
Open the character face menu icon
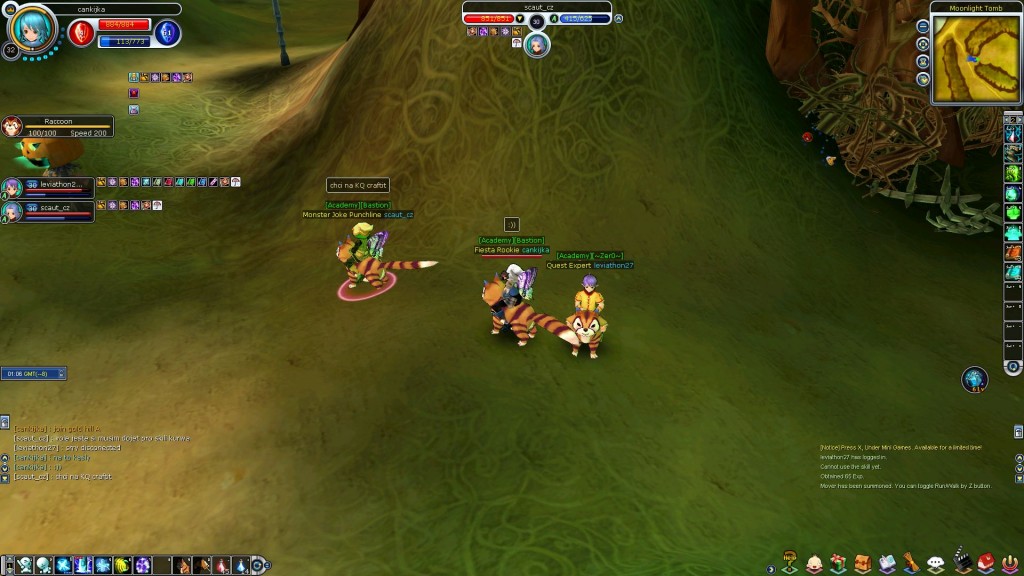814,564
